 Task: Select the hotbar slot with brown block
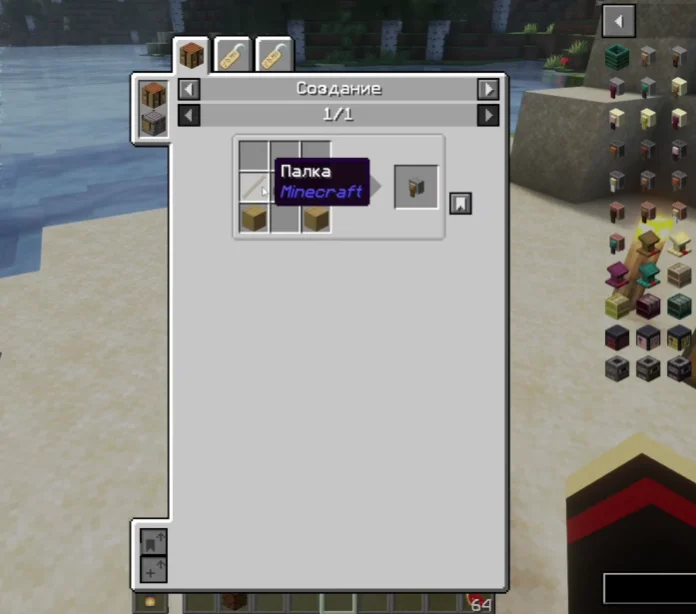pos(234,603)
